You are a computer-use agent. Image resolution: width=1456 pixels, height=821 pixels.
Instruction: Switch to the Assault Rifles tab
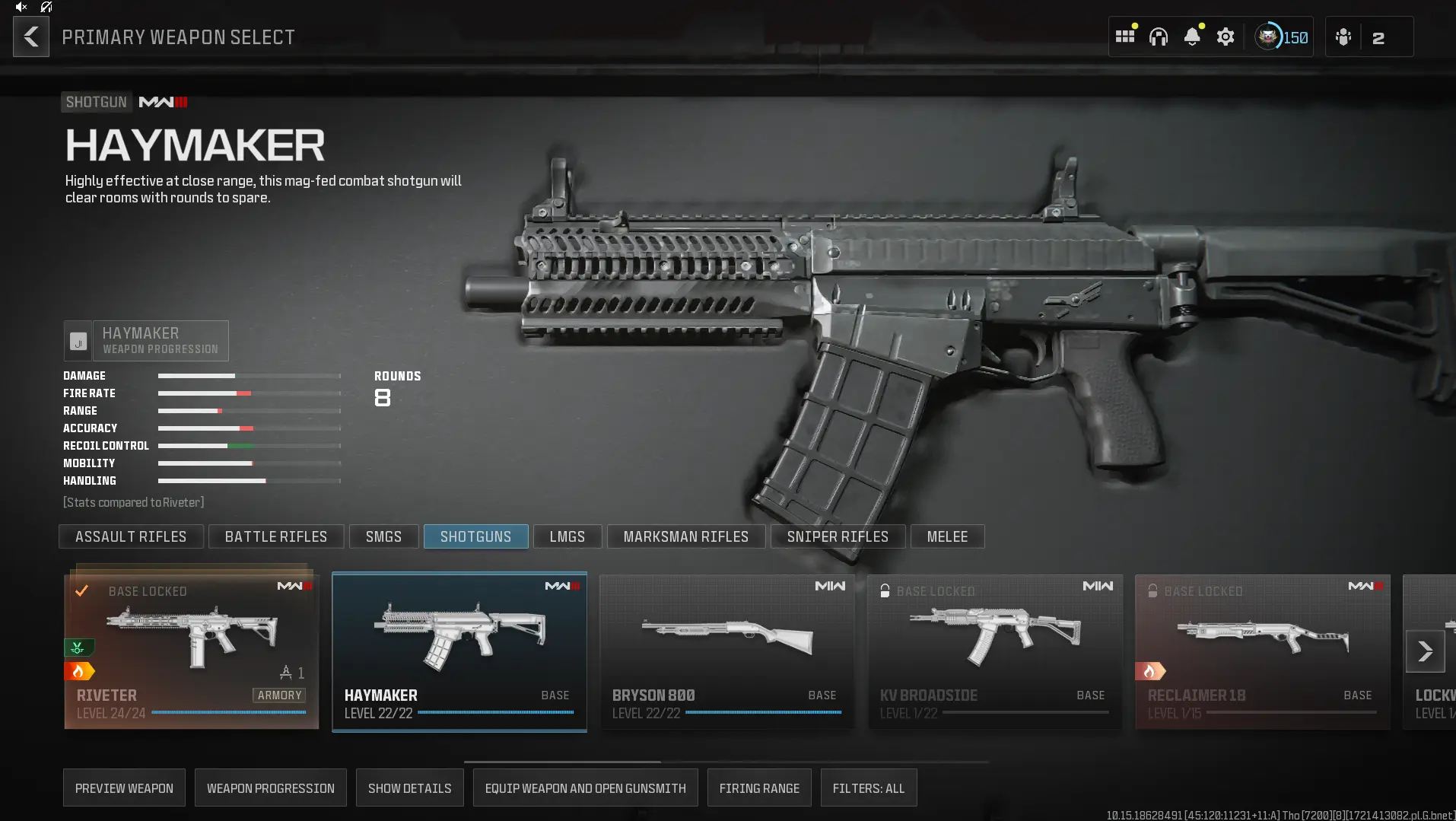tap(130, 536)
